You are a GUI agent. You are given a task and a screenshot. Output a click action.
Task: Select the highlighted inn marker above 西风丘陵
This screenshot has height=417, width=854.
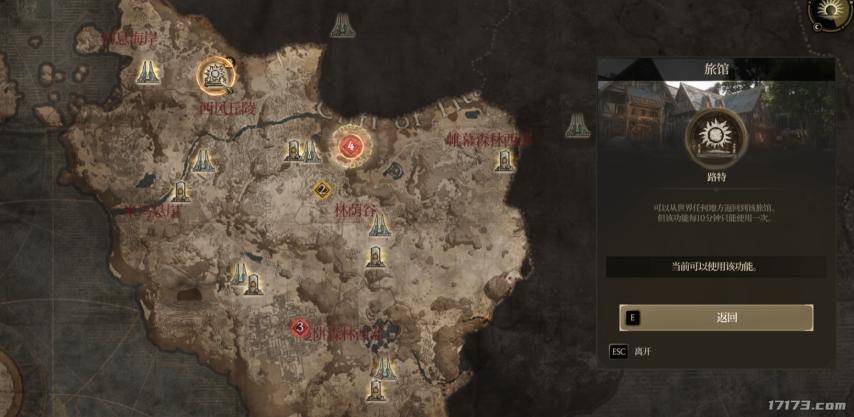pyautogui.click(x=216, y=74)
